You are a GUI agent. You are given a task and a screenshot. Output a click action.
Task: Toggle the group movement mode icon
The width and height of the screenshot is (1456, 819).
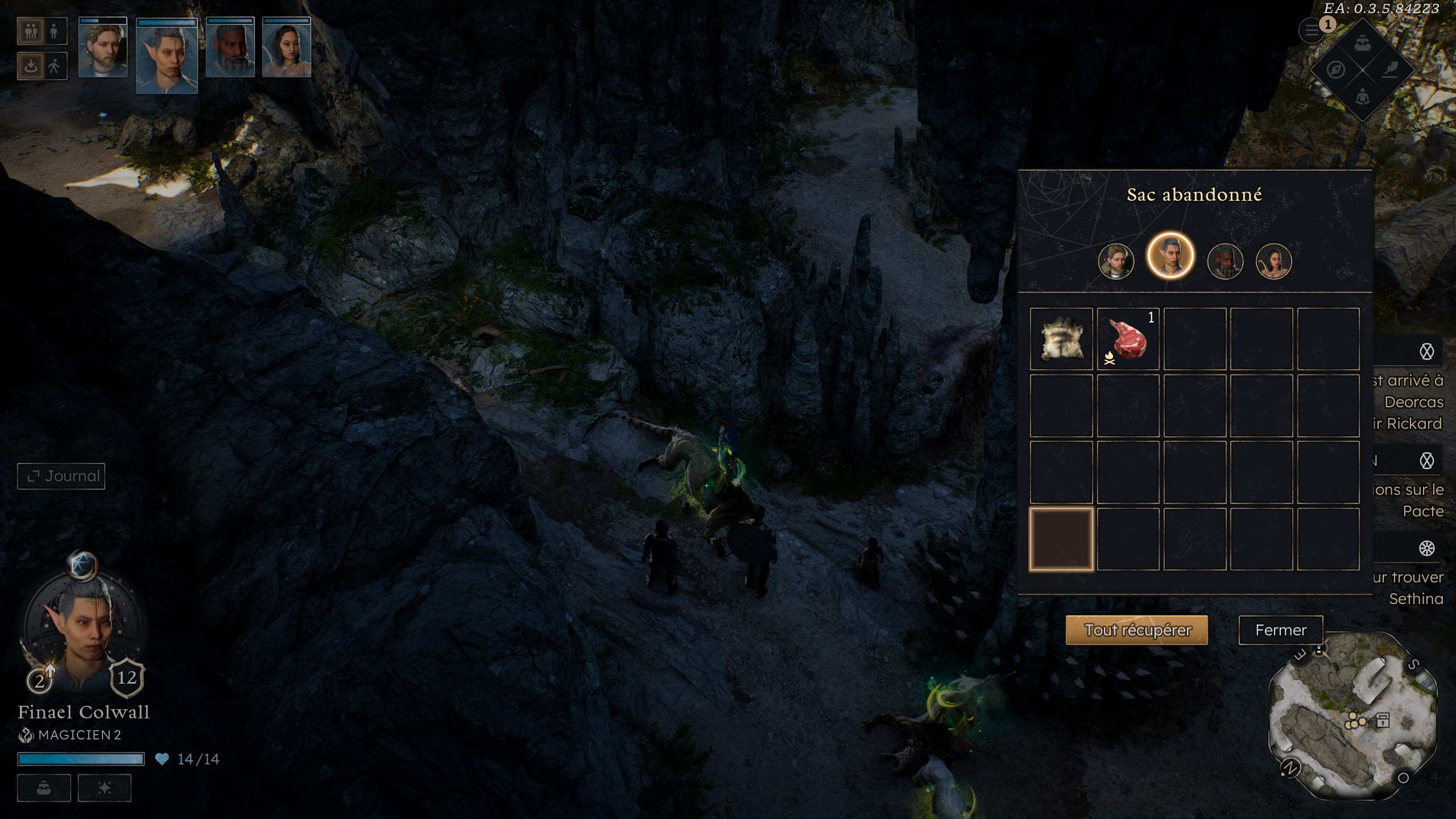coord(31,31)
